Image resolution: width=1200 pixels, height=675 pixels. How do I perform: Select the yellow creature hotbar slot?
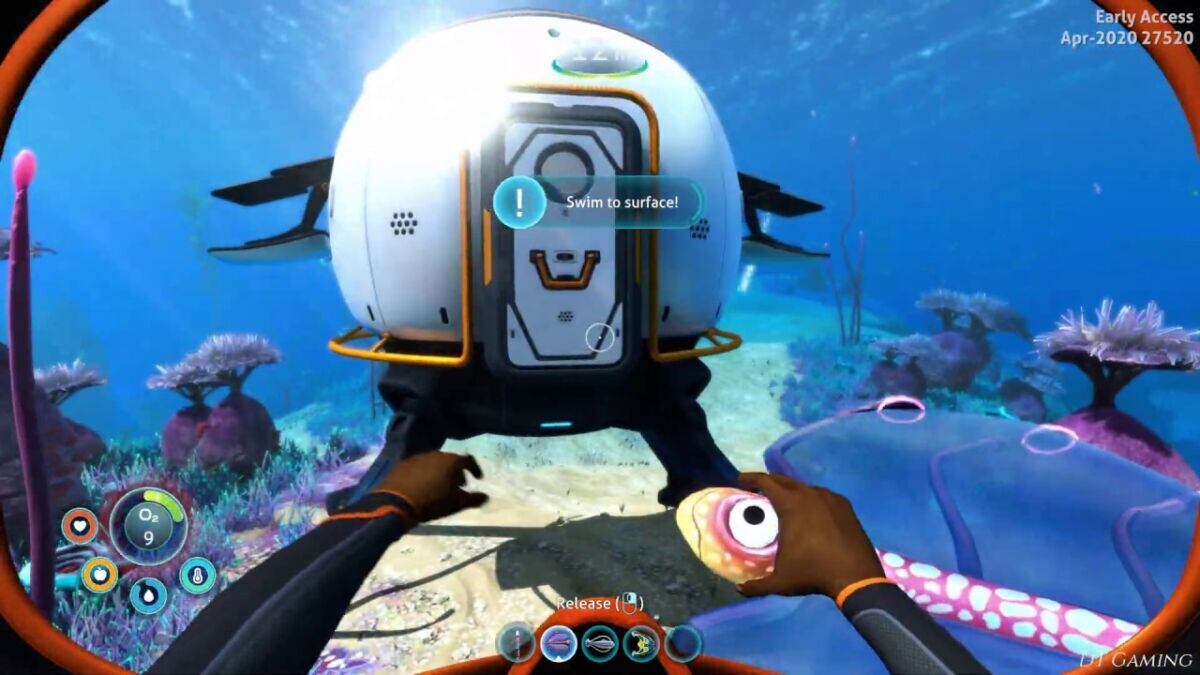coord(641,643)
